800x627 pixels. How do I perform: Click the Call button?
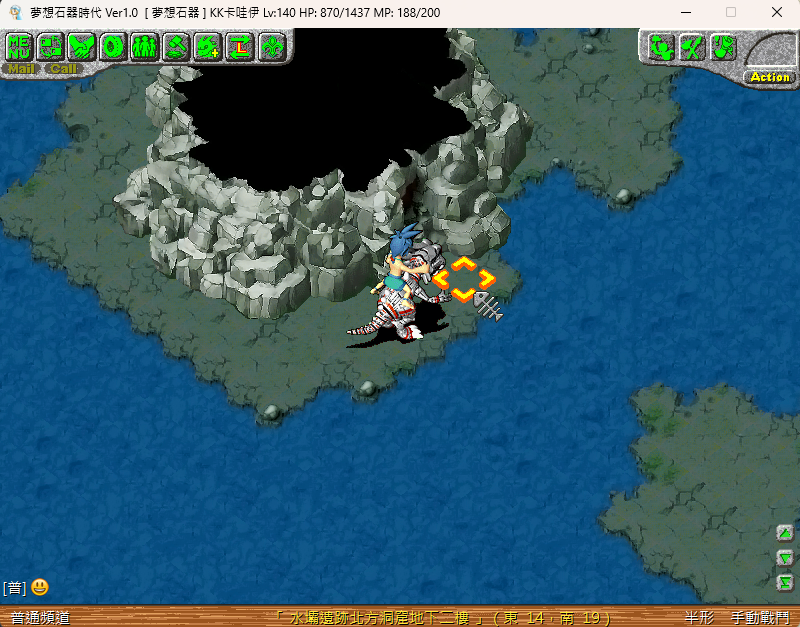click(63, 69)
